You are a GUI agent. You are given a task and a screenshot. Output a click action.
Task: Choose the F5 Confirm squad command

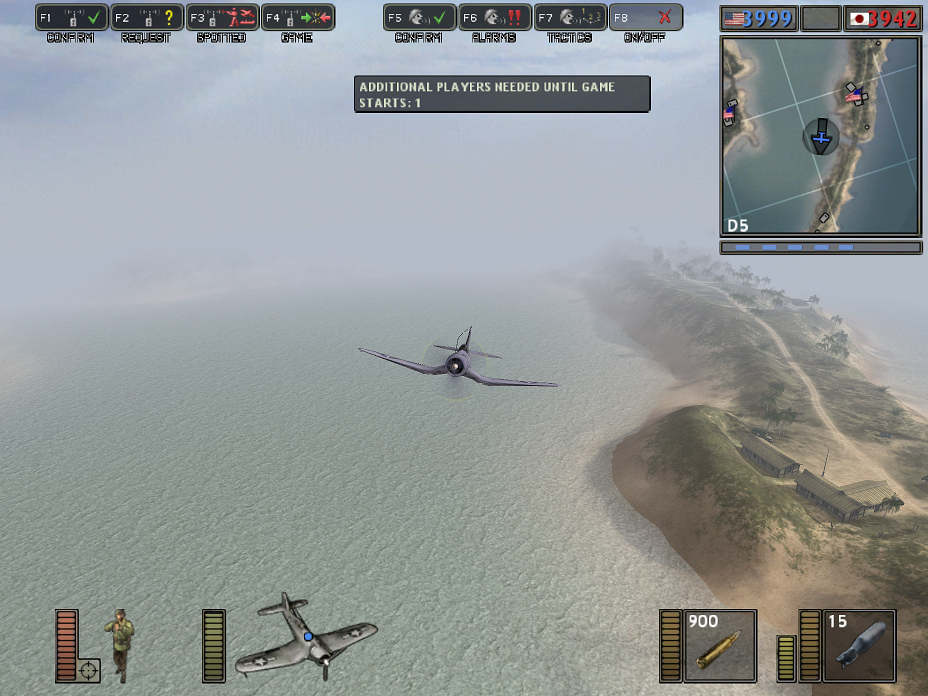point(420,18)
